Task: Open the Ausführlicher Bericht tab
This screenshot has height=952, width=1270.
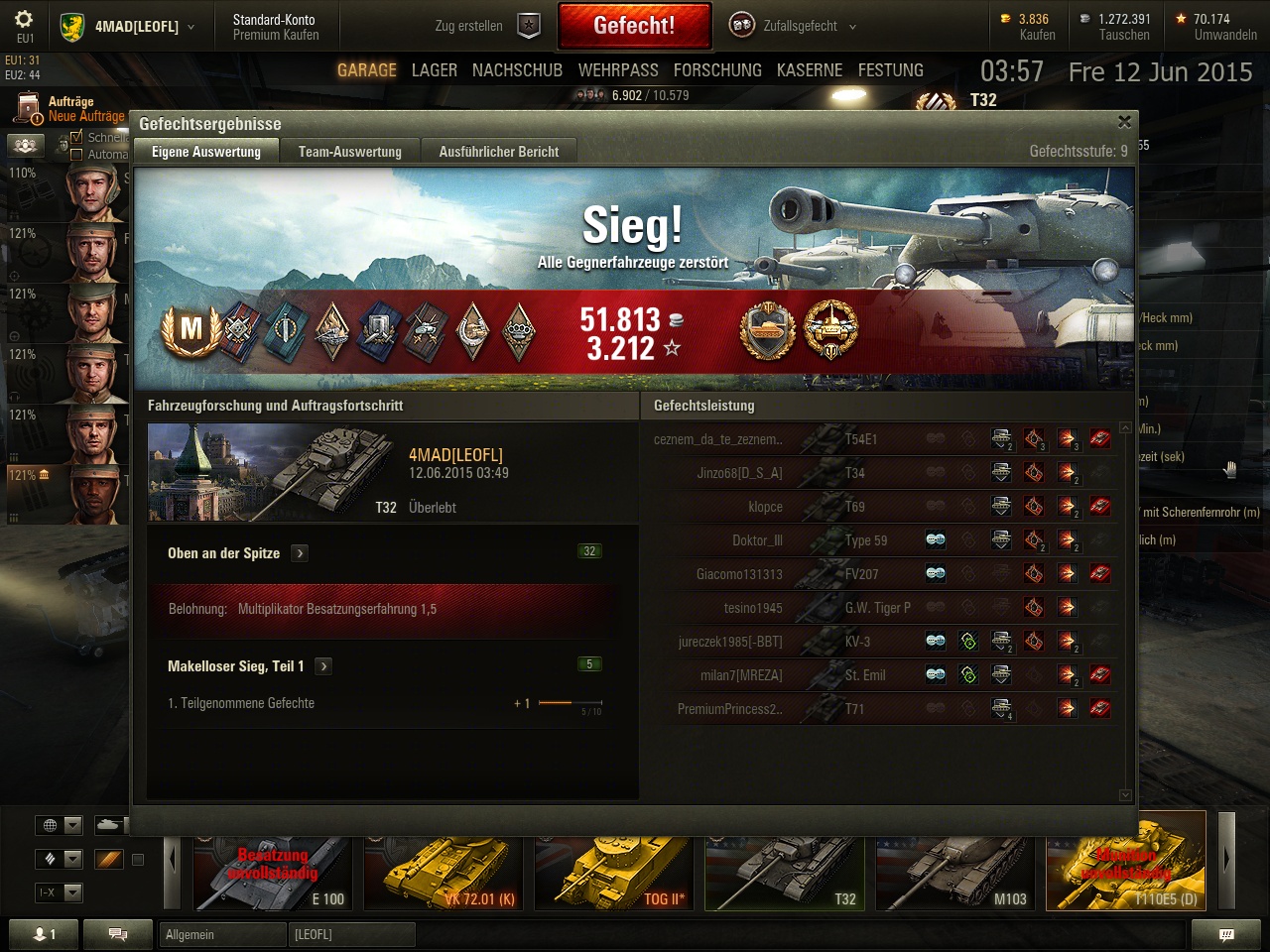Action: pyautogui.click(x=498, y=152)
